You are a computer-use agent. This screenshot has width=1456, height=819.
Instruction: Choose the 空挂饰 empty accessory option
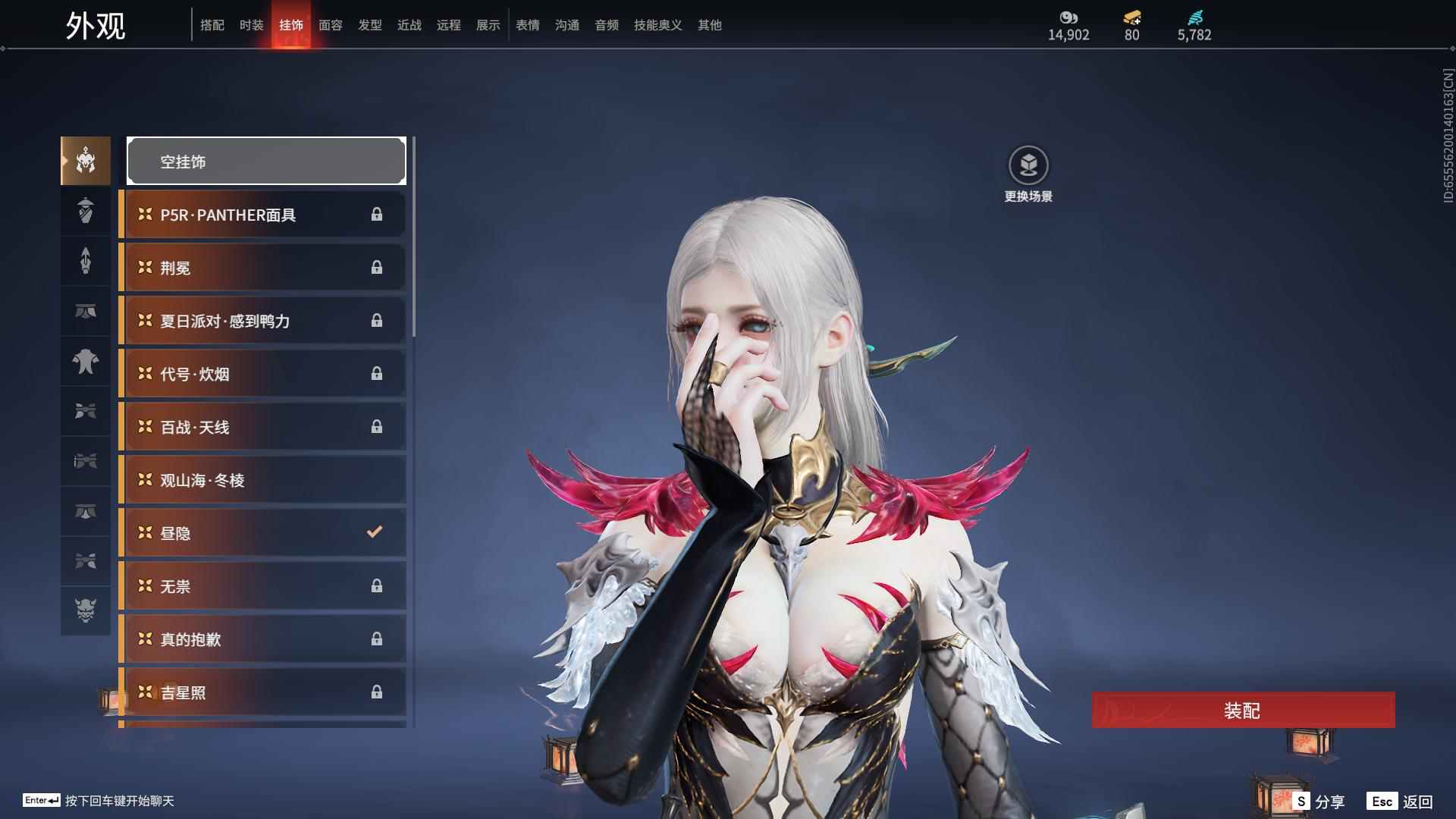266,161
